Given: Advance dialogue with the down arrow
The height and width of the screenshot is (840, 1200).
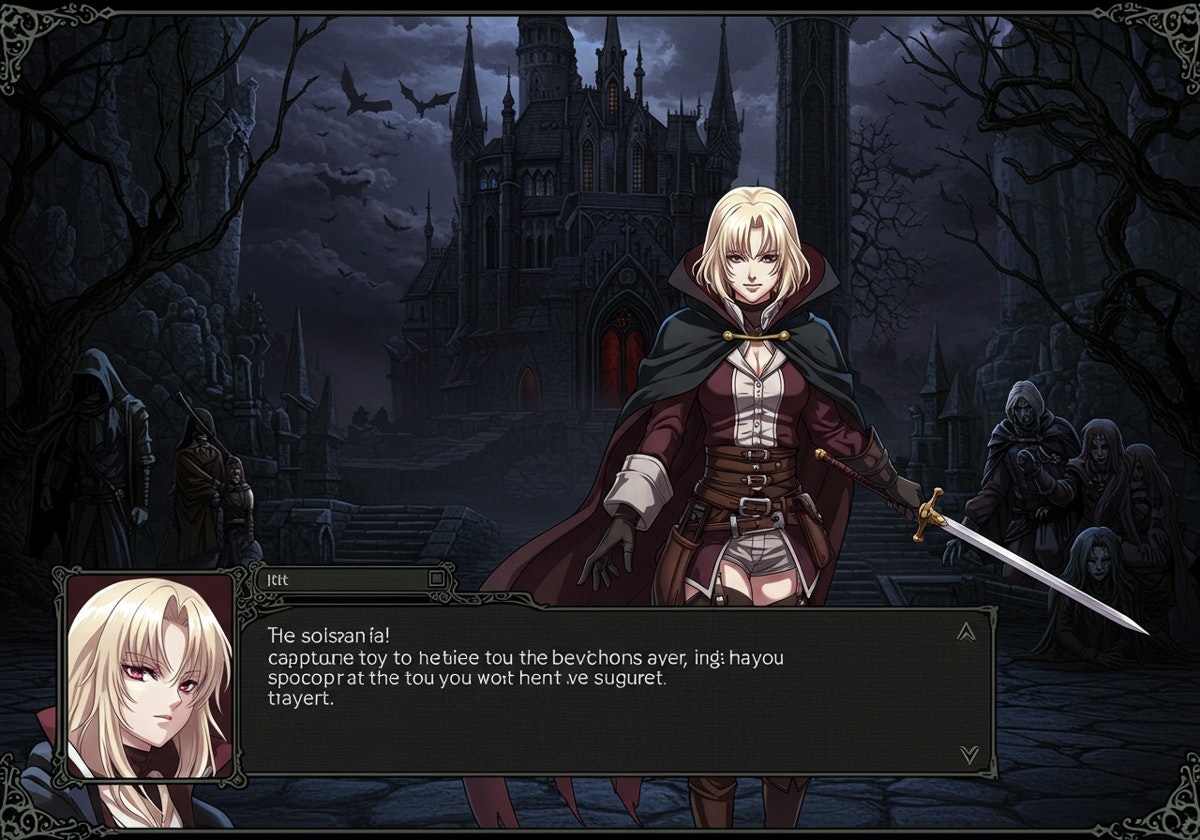Looking at the screenshot, I should pyautogui.click(x=968, y=754).
